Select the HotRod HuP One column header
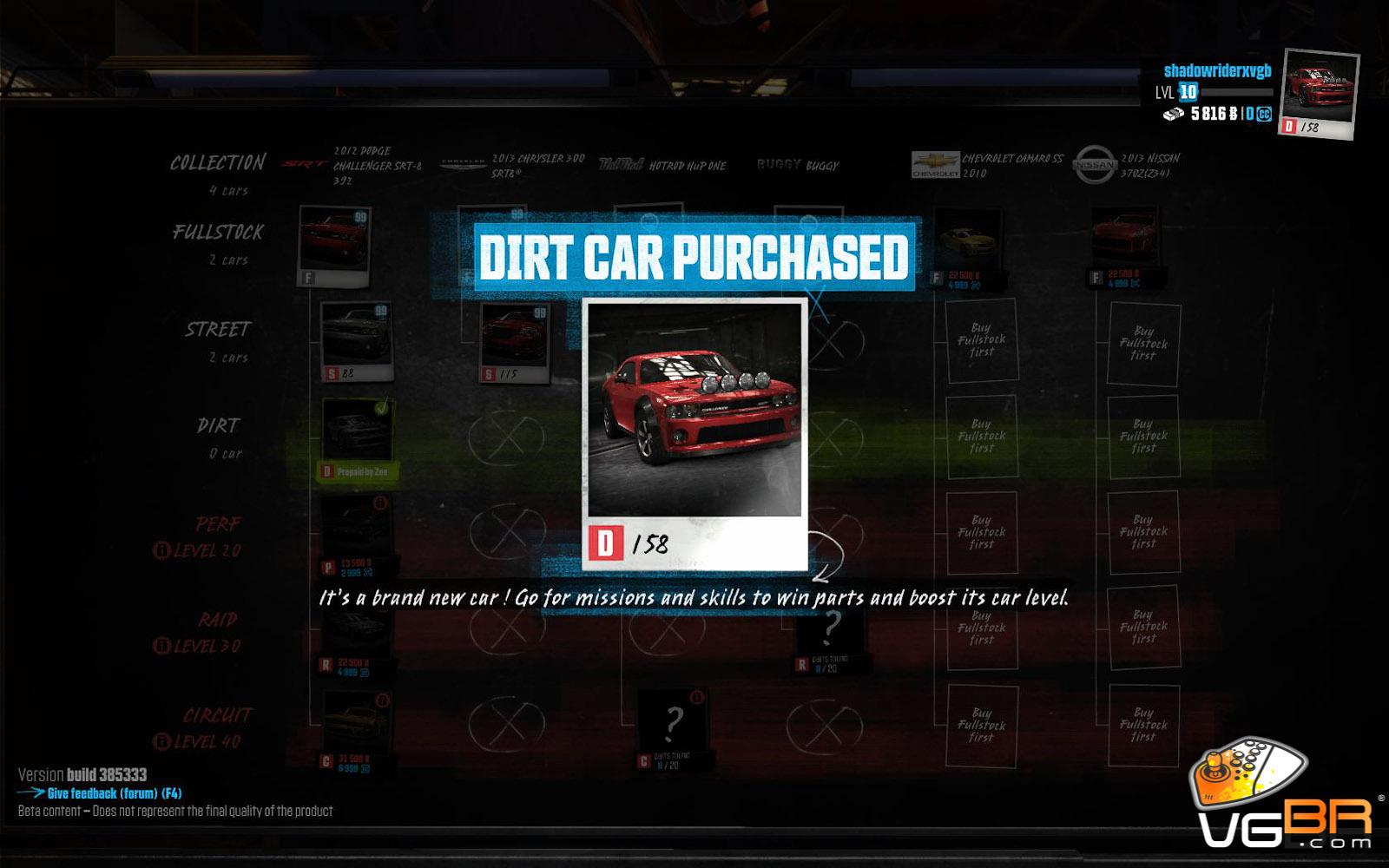 (663, 165)
